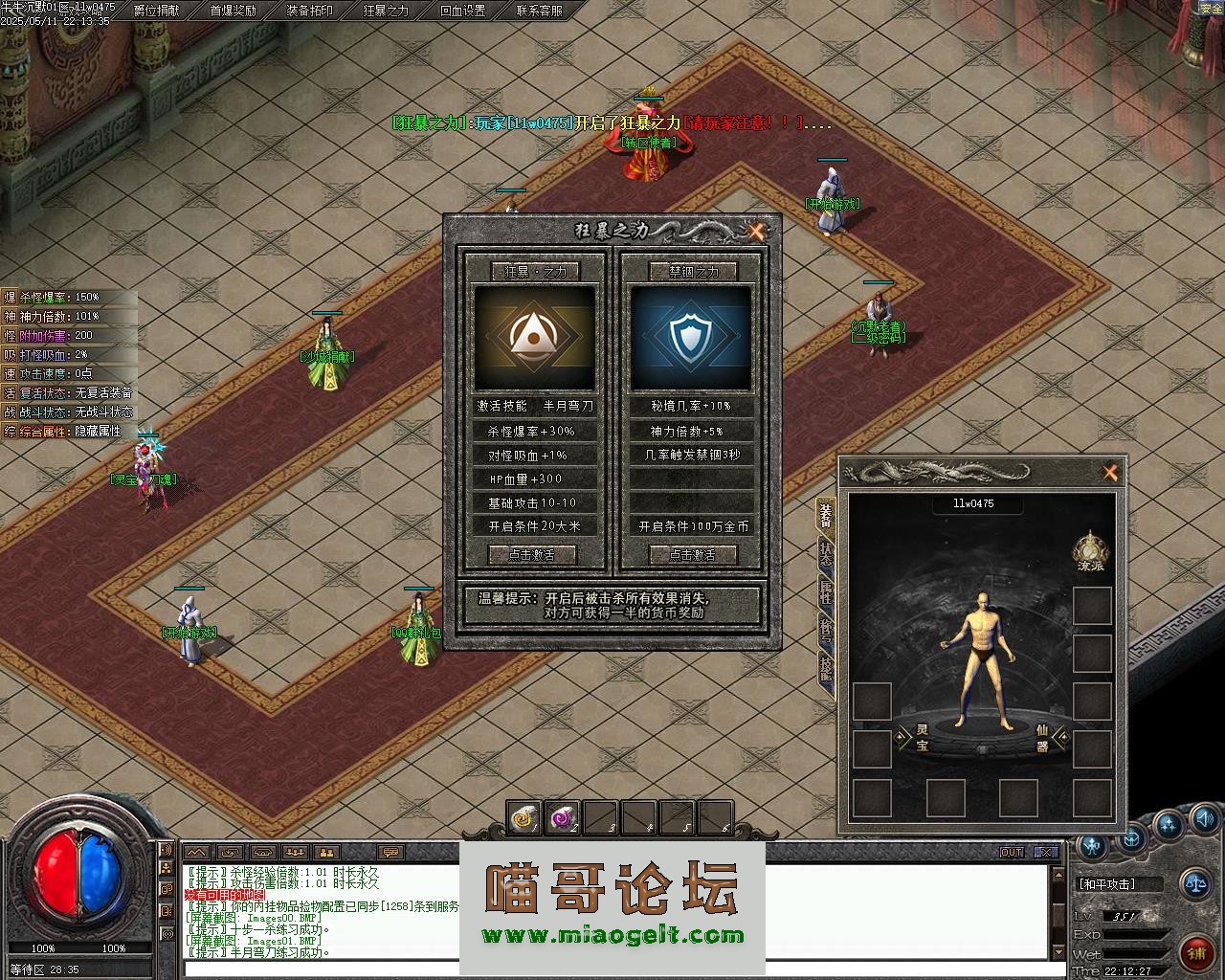The width and height of the screenshot is (1225, 980).
Task: Switch to the 状态 character tab
Action: point(825,556)
